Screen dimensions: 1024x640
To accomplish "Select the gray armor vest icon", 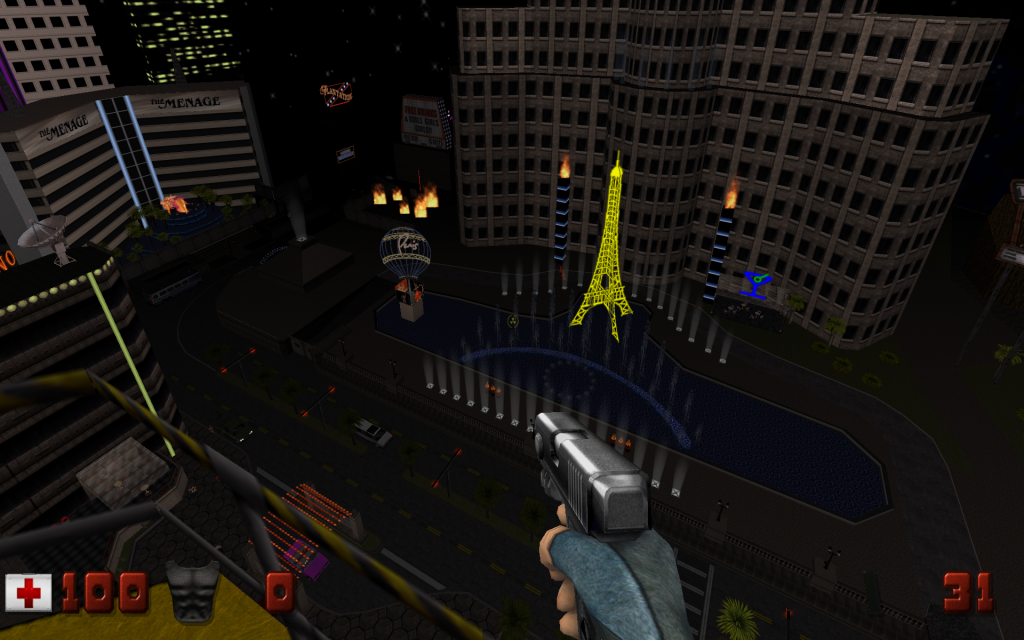I will (193, 590).
